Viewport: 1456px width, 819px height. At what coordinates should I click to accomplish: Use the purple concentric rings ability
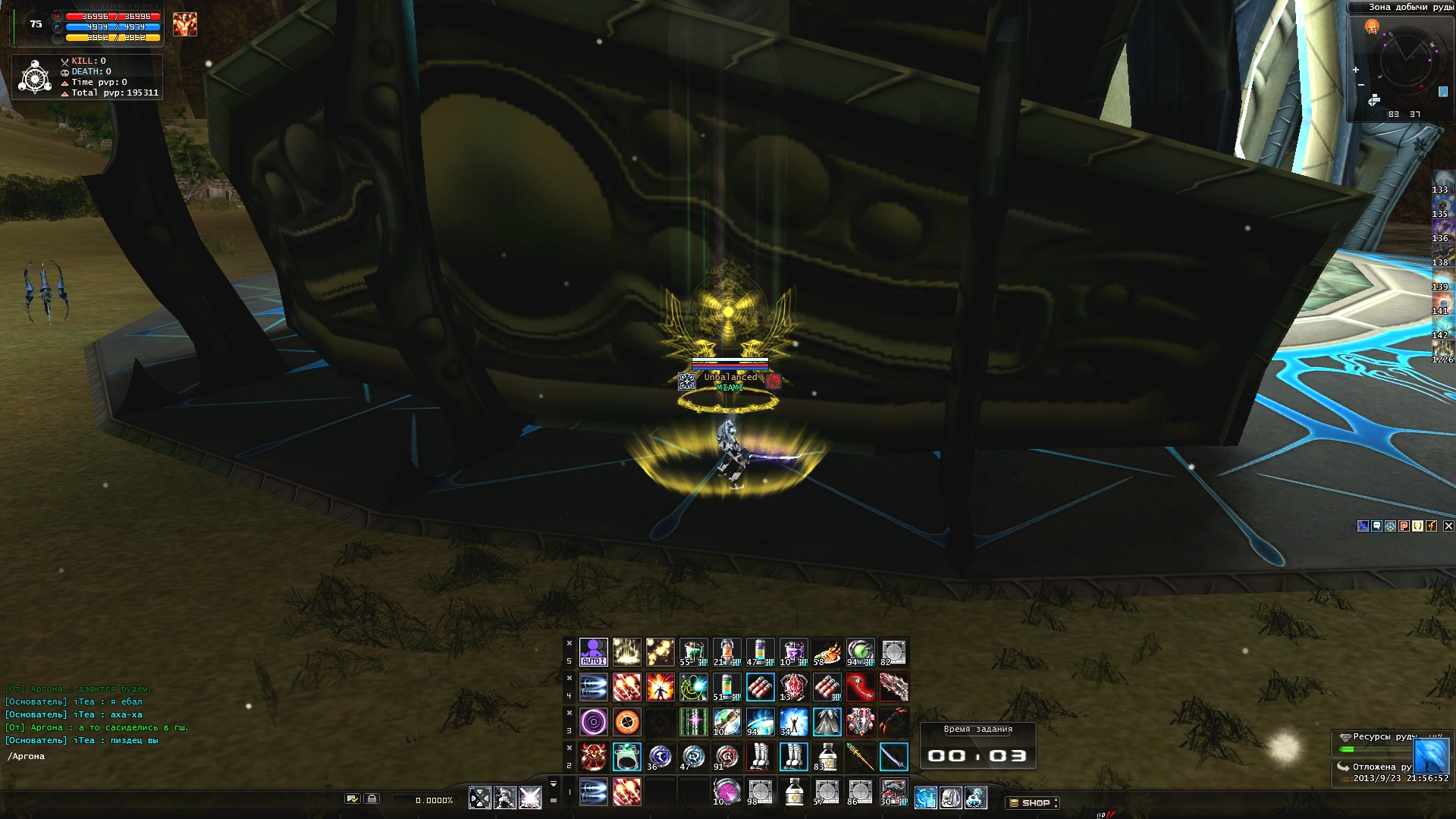tap(593, 722)
